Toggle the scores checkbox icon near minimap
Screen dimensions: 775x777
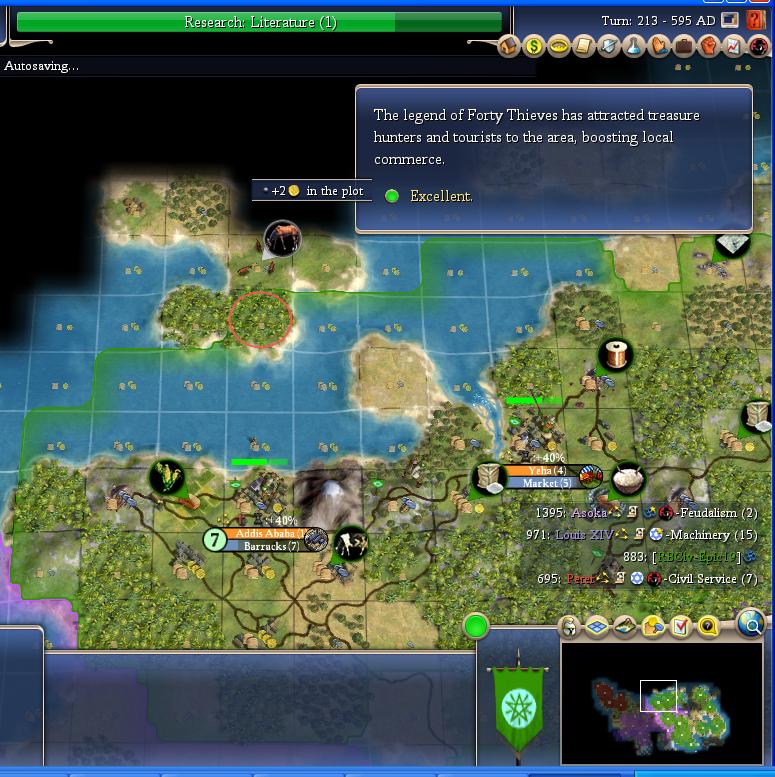coord(681,627)
